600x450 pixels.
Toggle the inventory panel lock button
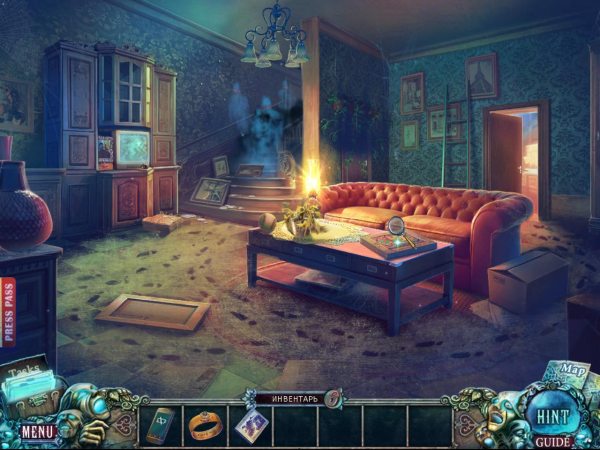[333, 398]
